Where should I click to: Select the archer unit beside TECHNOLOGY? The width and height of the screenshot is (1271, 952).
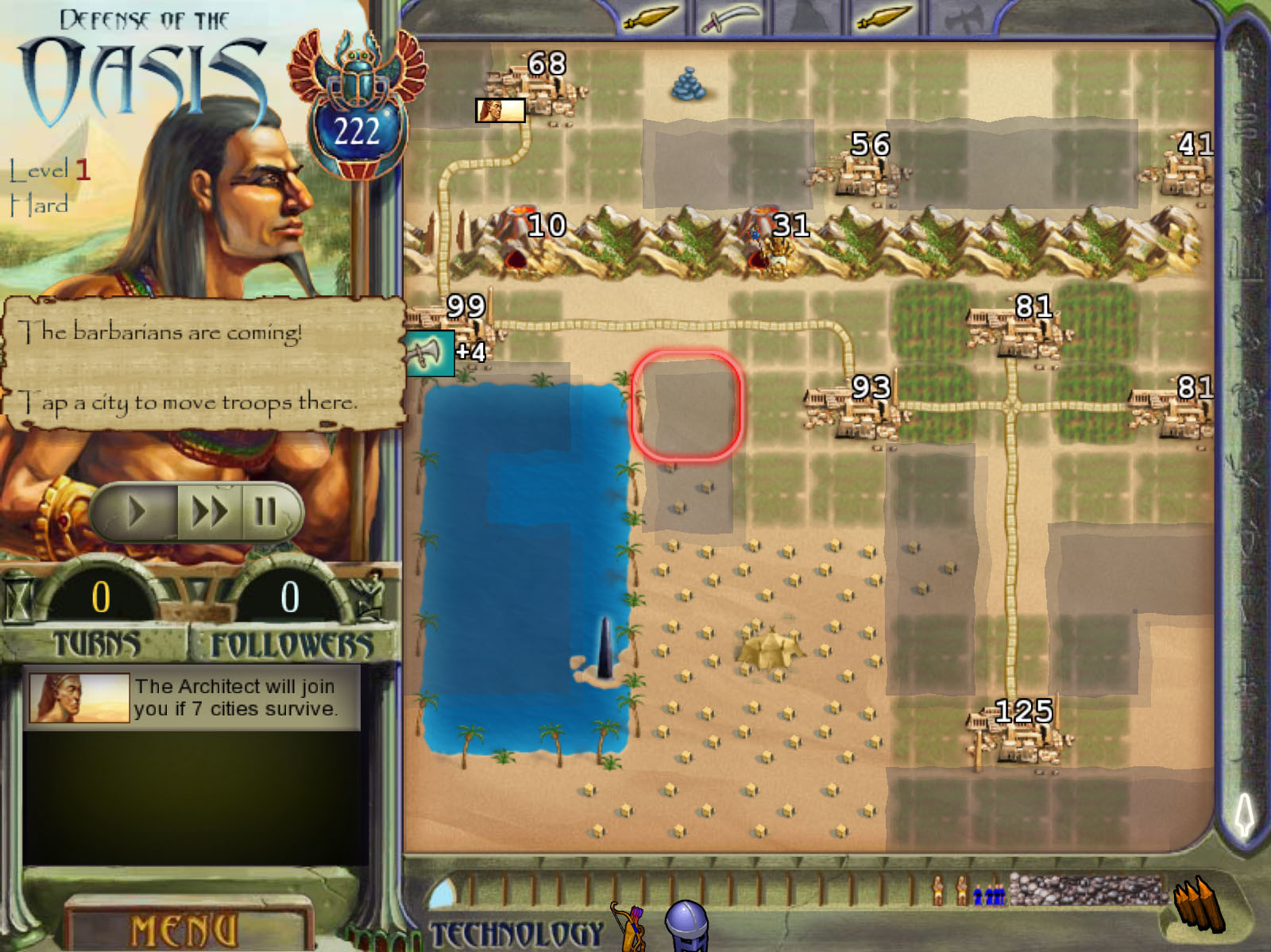pos(632,927)
